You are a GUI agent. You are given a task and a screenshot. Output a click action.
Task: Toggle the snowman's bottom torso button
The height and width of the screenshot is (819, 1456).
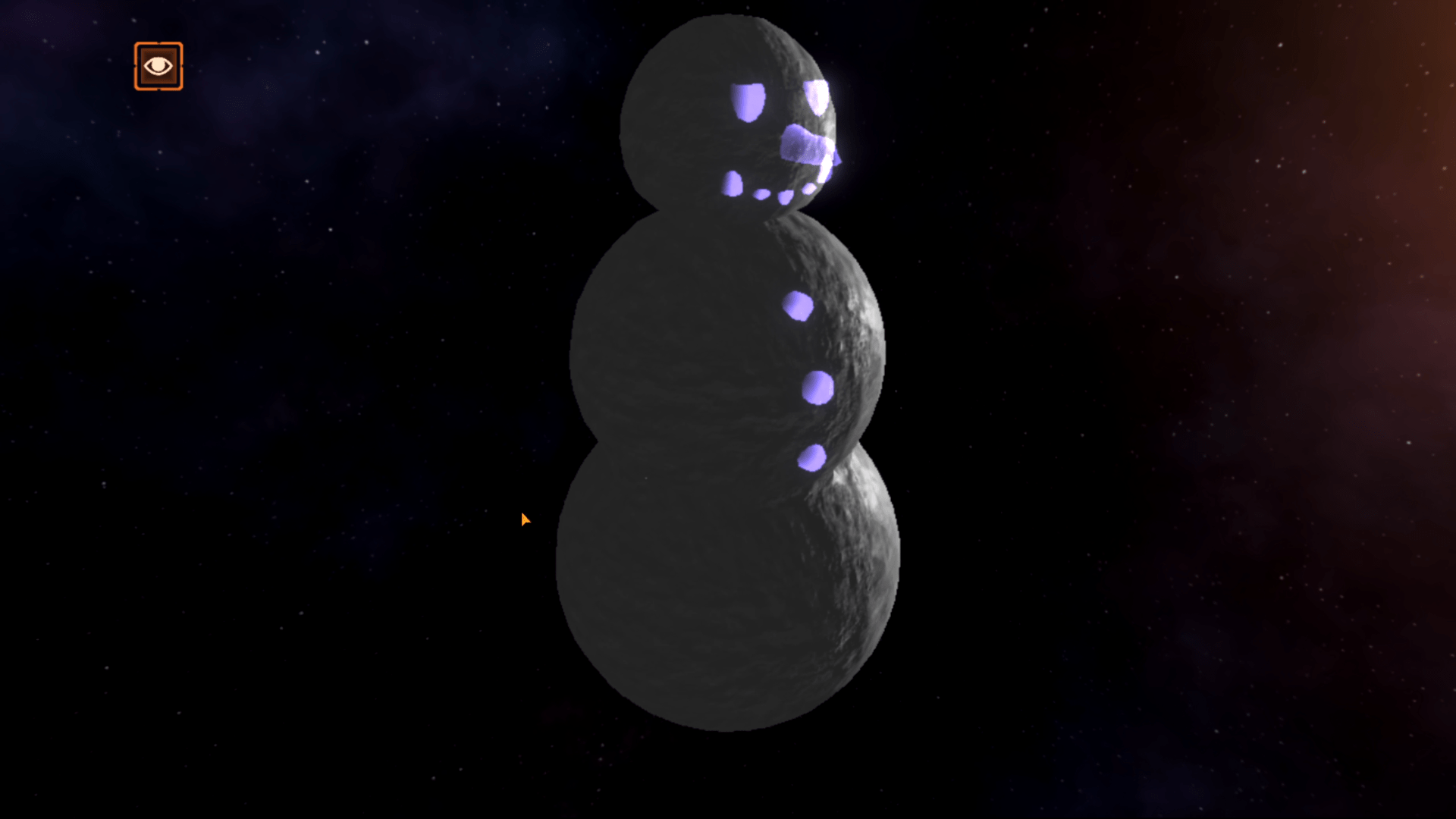[814, 458]
